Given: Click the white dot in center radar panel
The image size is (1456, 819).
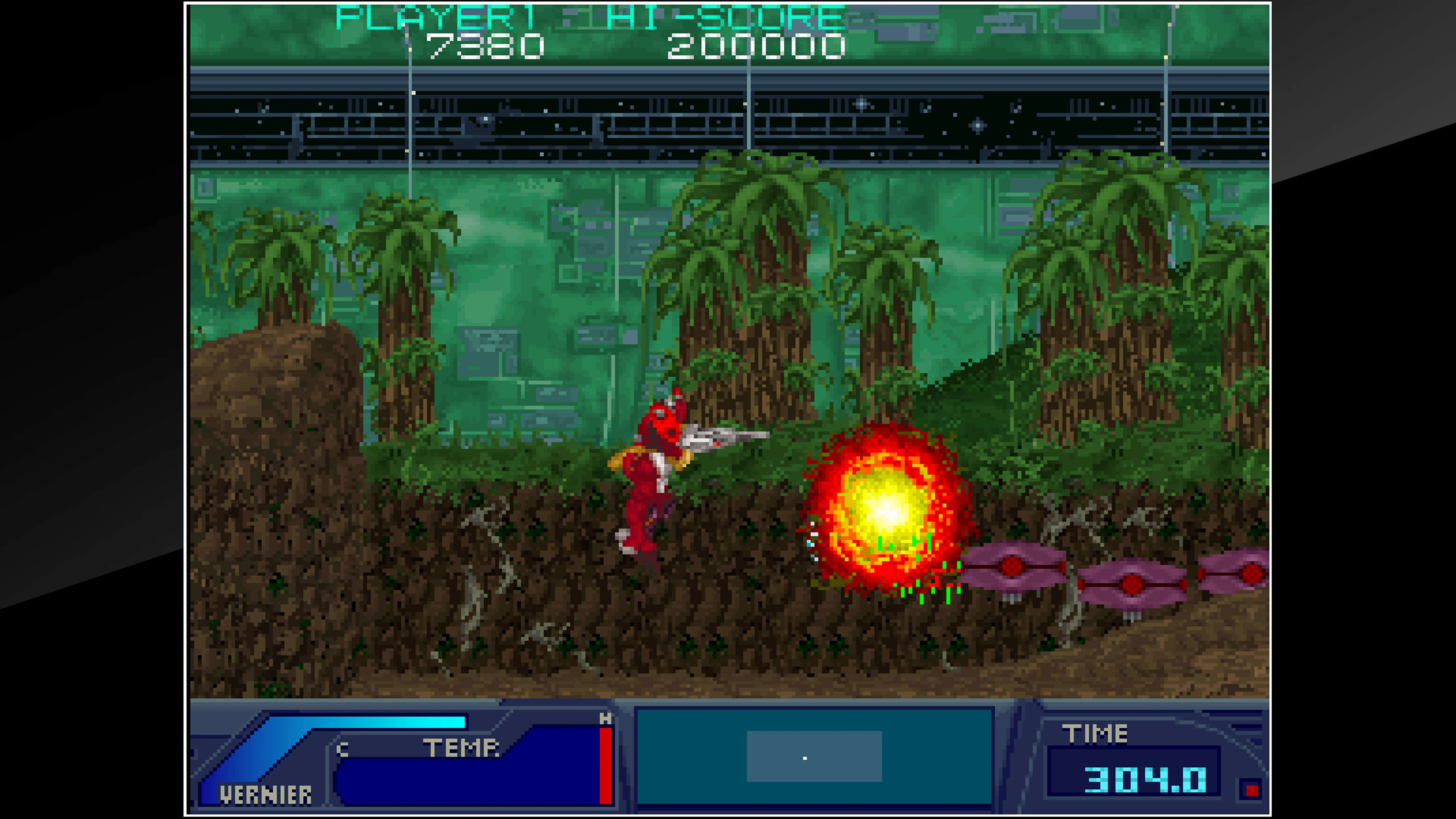Looking at the screenshot, I should click(x=805, y=758).
